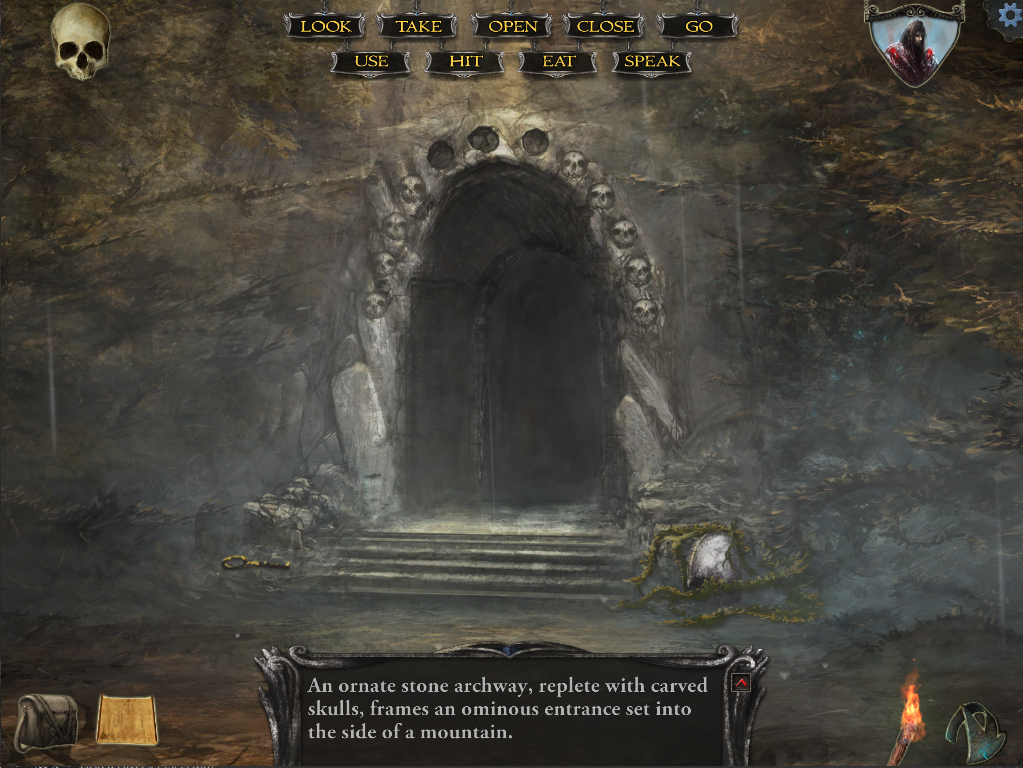
Task: Choose the TAKE verb button
Action: (x=419, y=27)
